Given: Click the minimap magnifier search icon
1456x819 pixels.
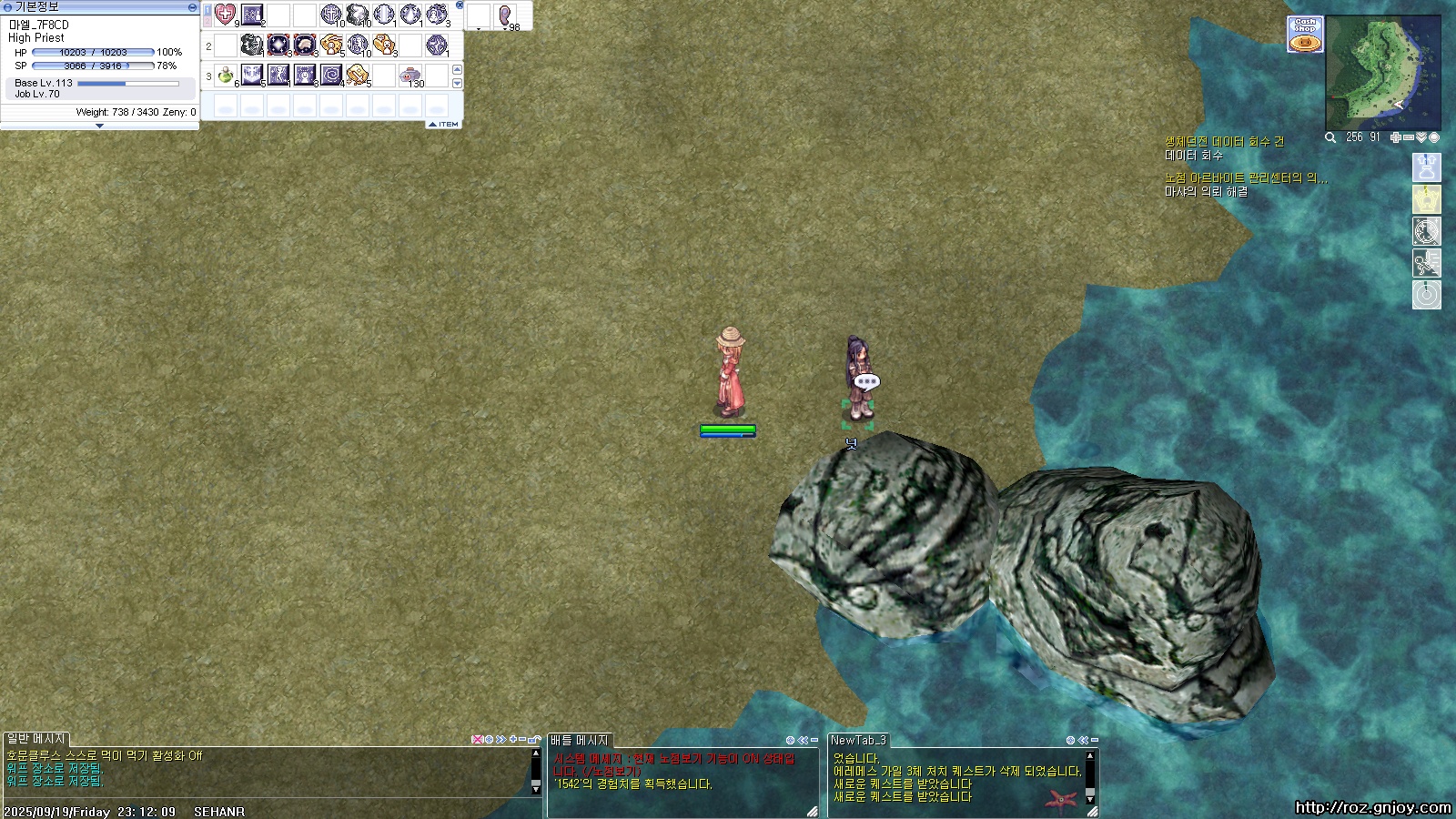Looking at the screenshot, I should 1330,137.
